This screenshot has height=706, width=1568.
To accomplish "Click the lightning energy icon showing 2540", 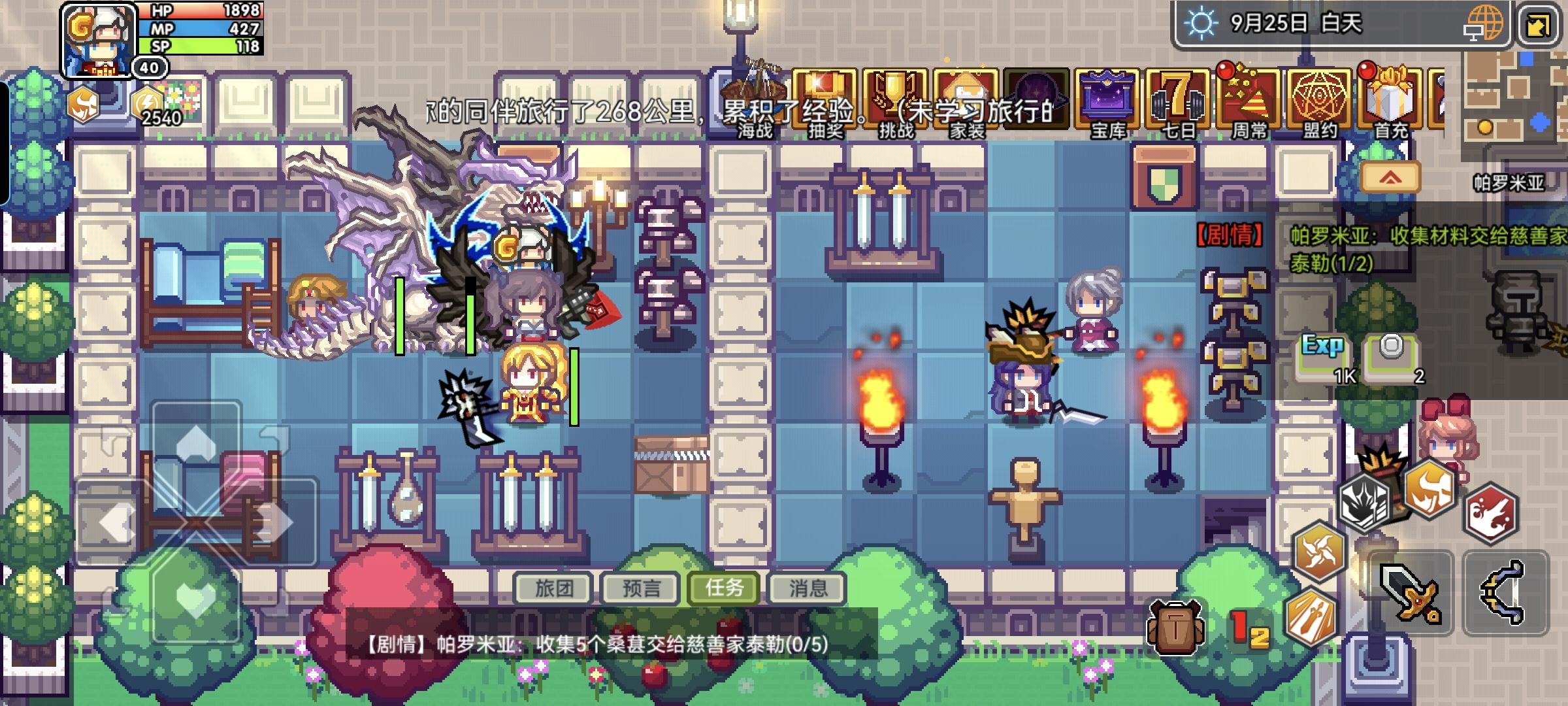I will pyautogui.click(x=148, y=99).
